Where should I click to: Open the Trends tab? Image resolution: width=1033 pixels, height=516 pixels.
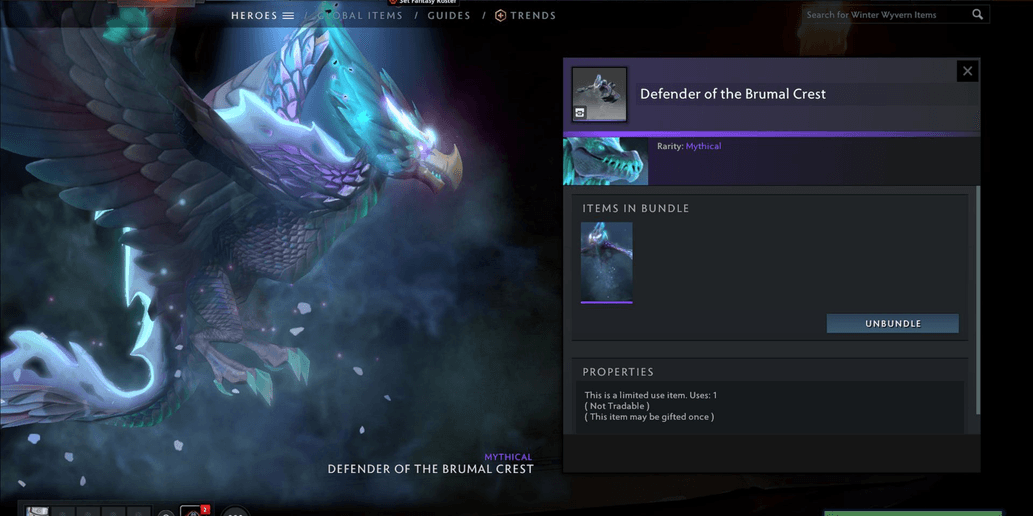(526, 16)
